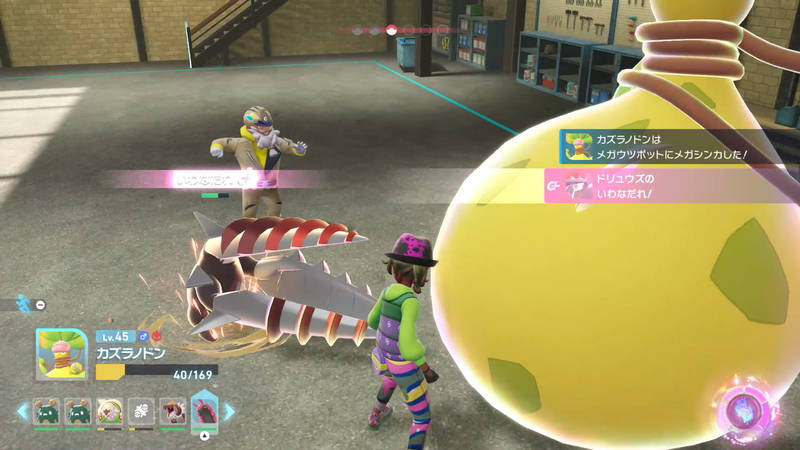The height and width of the screenshot is (450, 800).
Task: Pick the pink and green round Pokémon slot
Action: pos(109,412)
